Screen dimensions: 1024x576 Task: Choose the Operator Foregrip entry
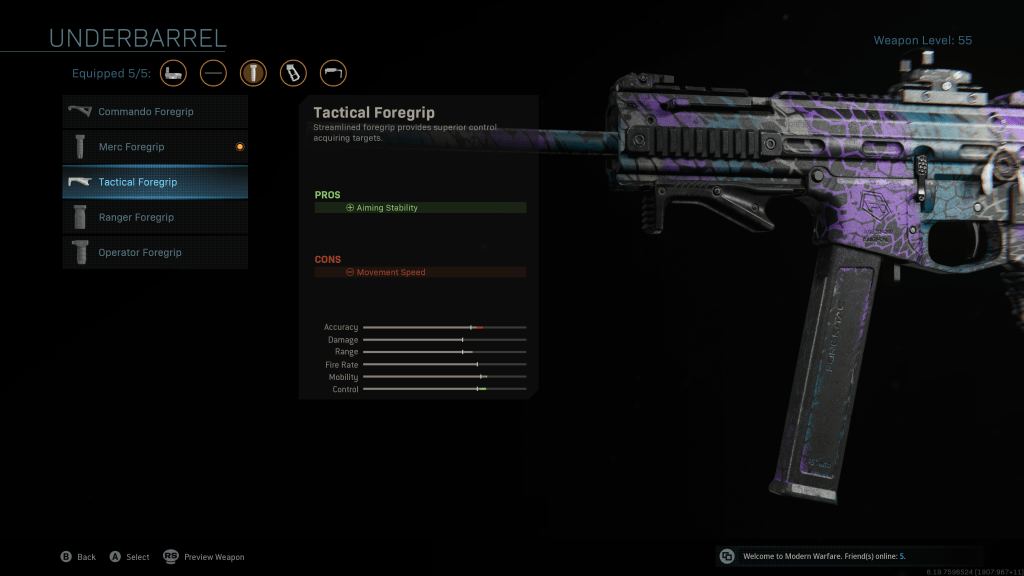pos(155,253)
